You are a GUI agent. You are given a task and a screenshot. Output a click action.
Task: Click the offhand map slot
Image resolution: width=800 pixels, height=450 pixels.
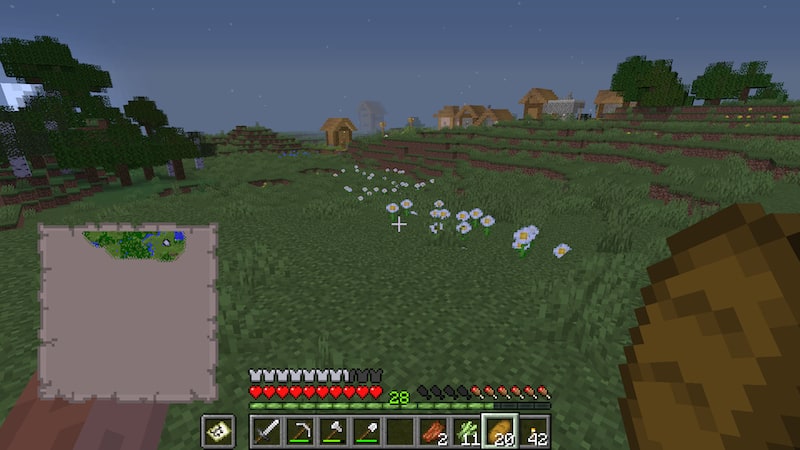[x=217, y=432]
